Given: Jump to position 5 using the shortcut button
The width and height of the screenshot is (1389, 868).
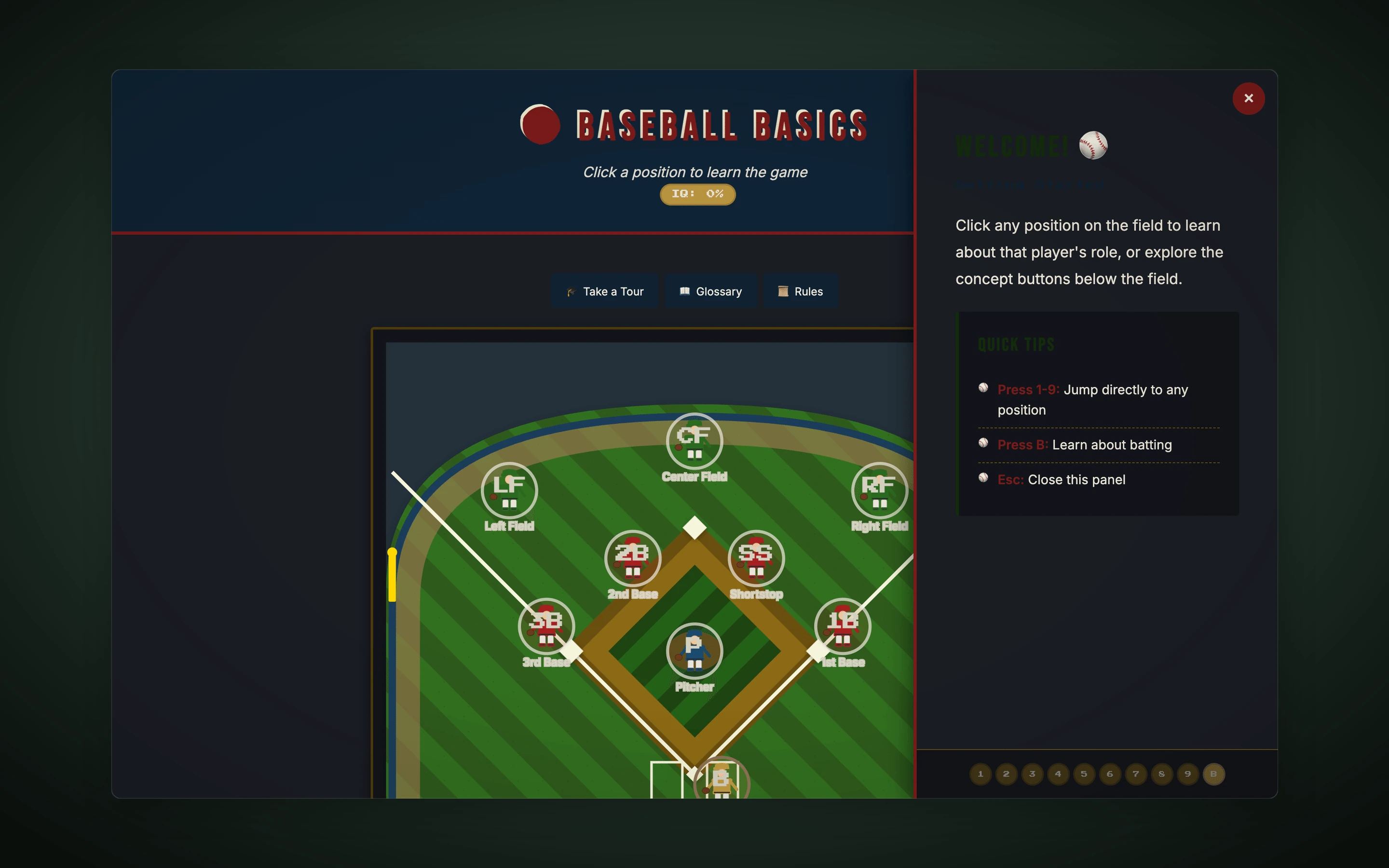Looking at the screenshot, I should 1083,774.
